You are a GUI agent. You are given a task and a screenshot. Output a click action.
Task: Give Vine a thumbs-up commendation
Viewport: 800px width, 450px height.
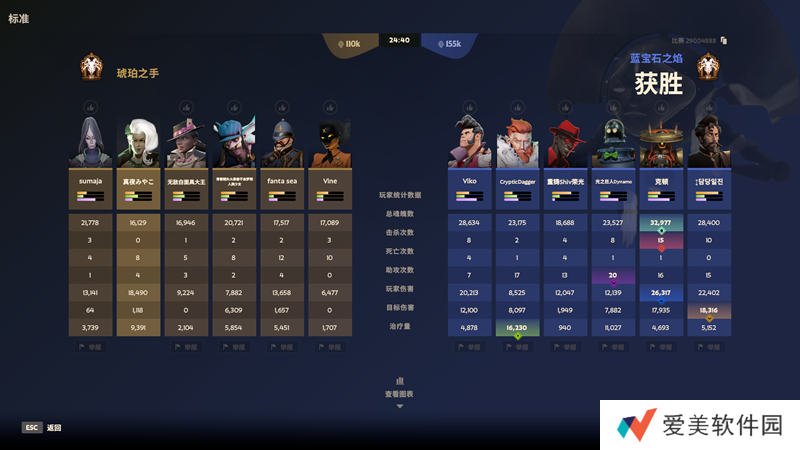click(x=329, y=107)
